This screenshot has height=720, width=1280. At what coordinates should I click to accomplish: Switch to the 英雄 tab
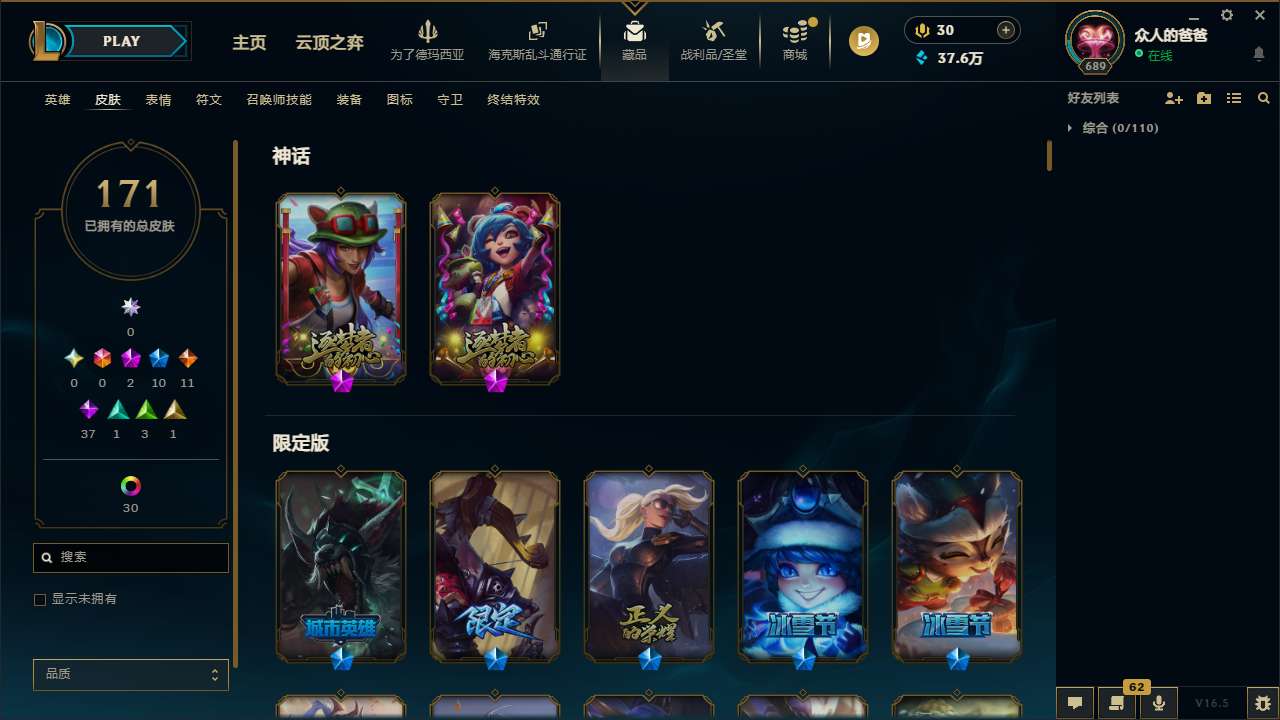57,100
